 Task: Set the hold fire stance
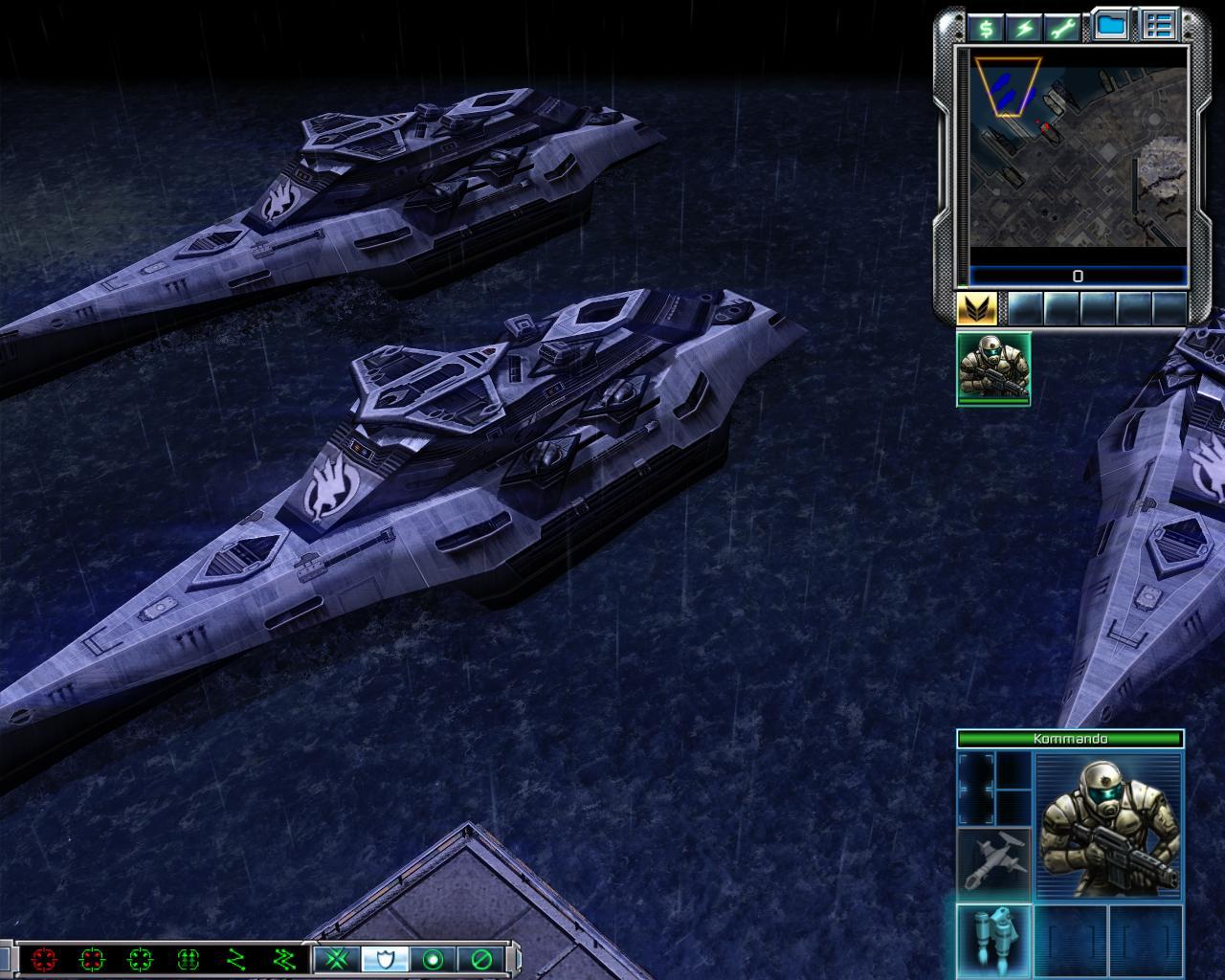tap(480, 958)
